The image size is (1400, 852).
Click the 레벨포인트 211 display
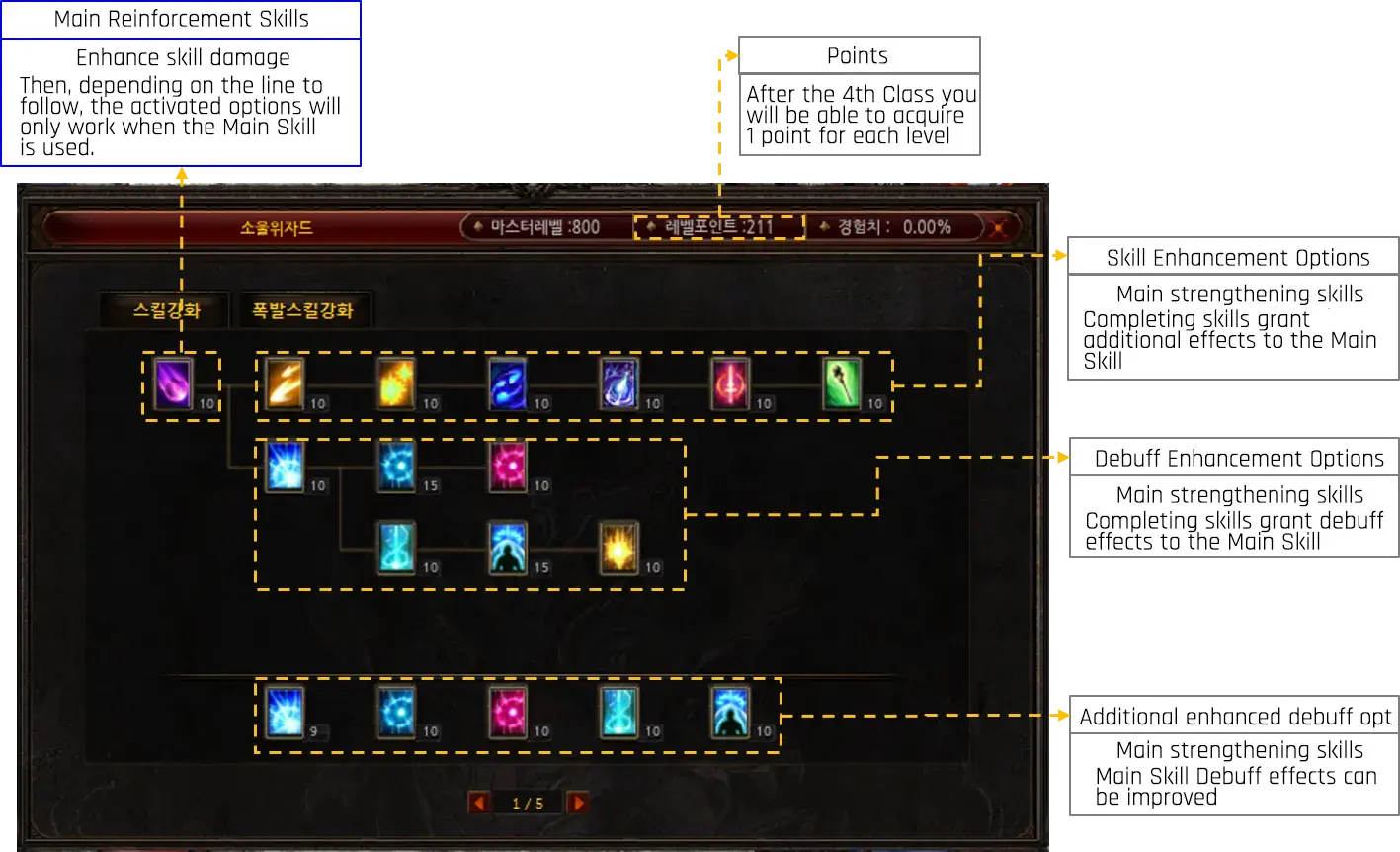pos(720,226)
